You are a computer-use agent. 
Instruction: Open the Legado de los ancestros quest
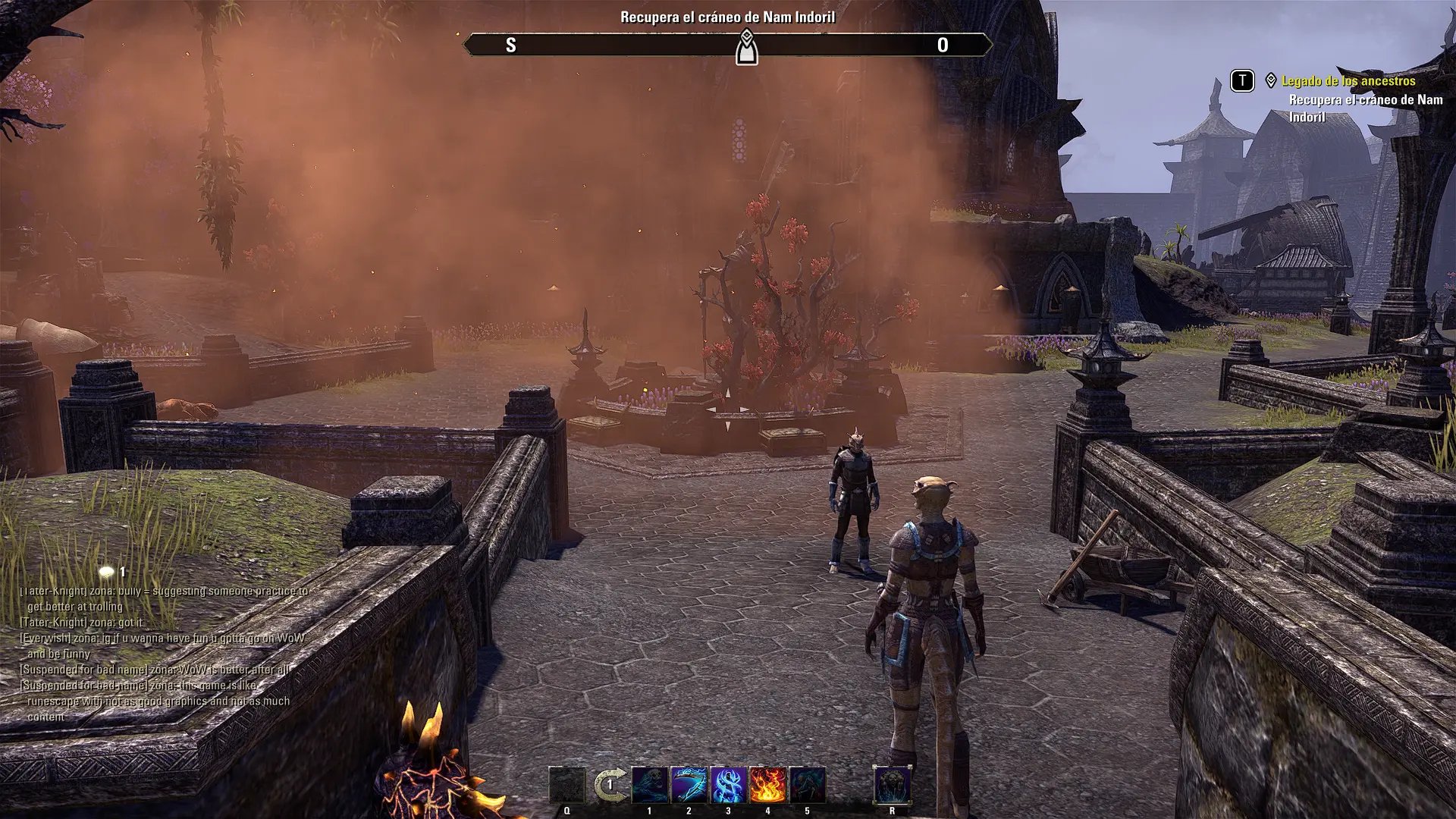coord(1348,81)
